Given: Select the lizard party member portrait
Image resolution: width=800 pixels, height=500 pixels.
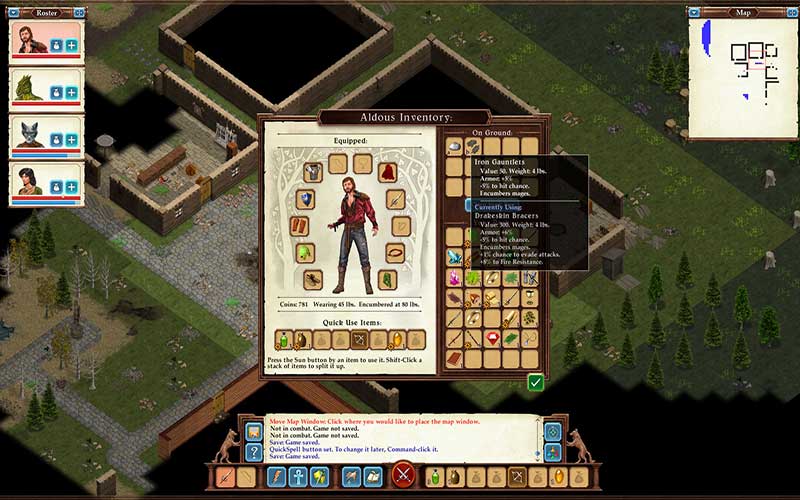Looking at the screenshot, I should pos(30,90).
